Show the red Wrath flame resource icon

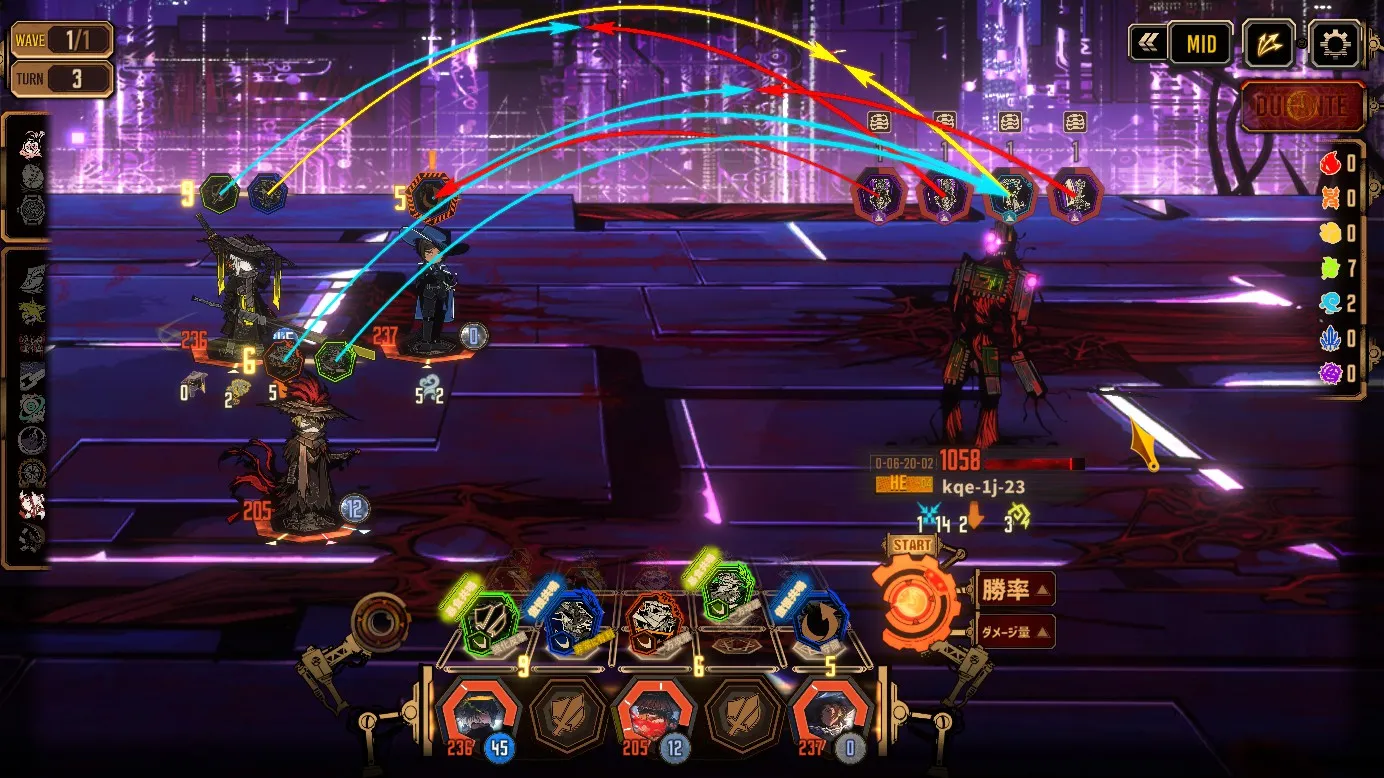point(1329,163)
